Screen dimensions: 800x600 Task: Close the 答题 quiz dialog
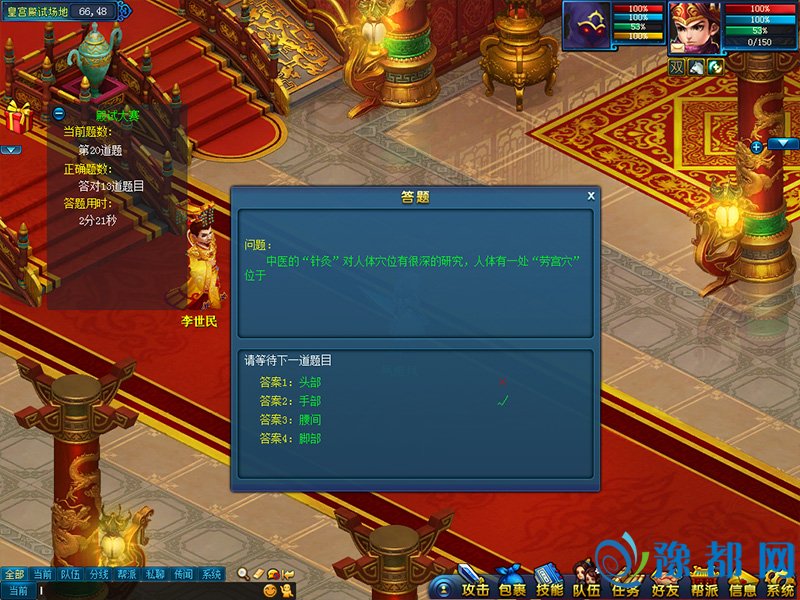591,196
